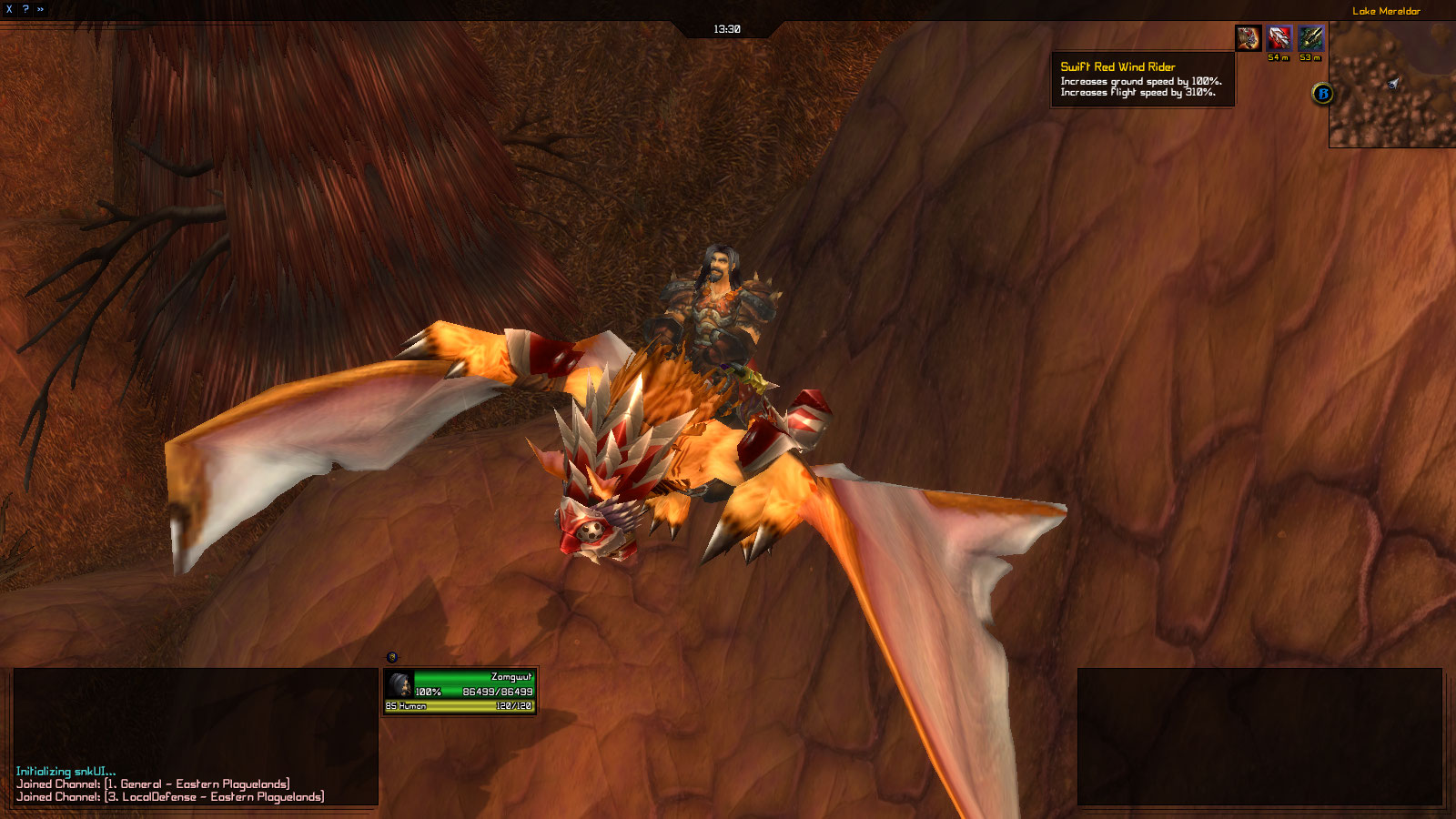Click the green weapon buff with 53 m left

[x=1310, y=38]
